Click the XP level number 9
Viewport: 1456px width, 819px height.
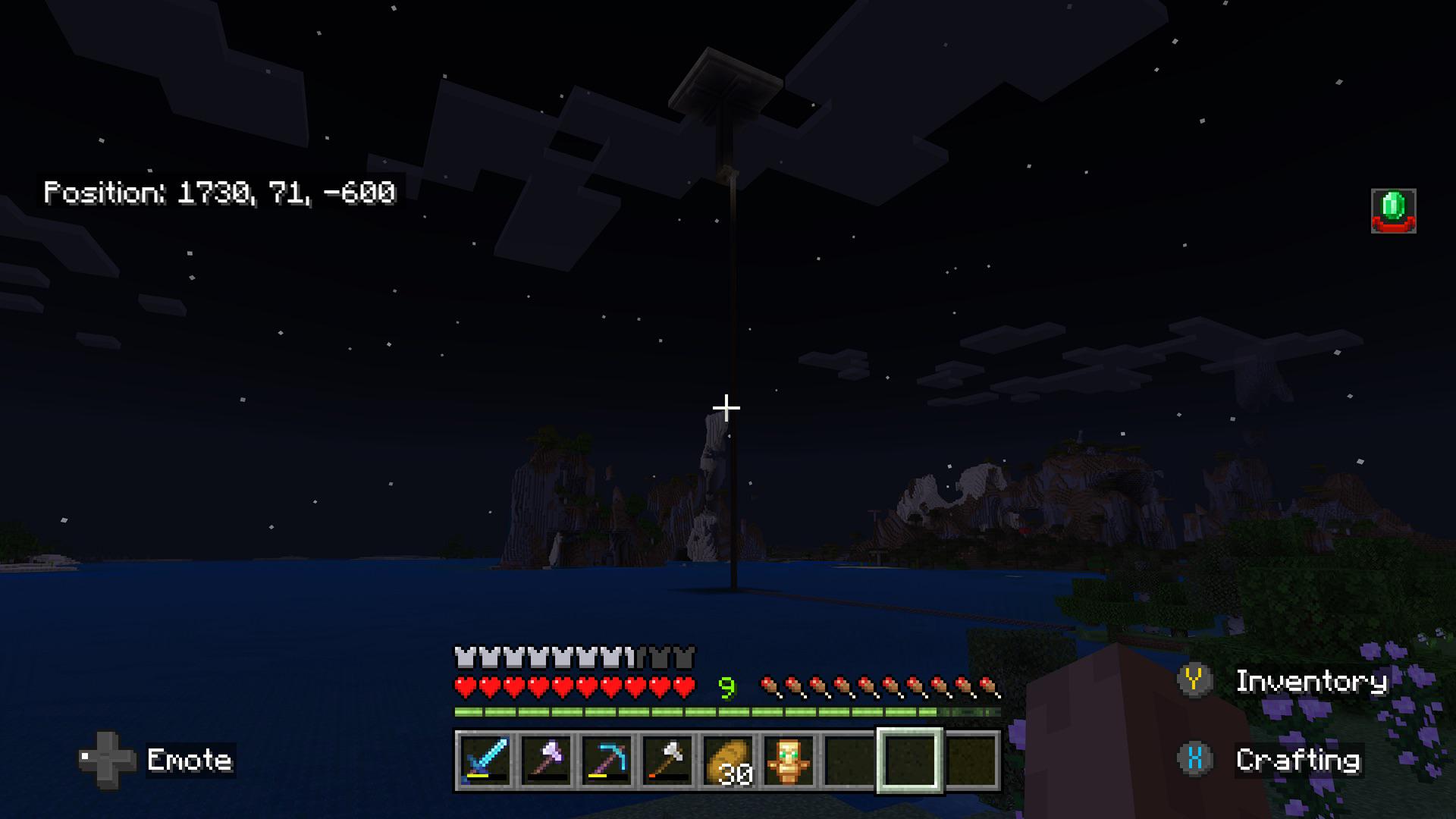click(727, 685)
